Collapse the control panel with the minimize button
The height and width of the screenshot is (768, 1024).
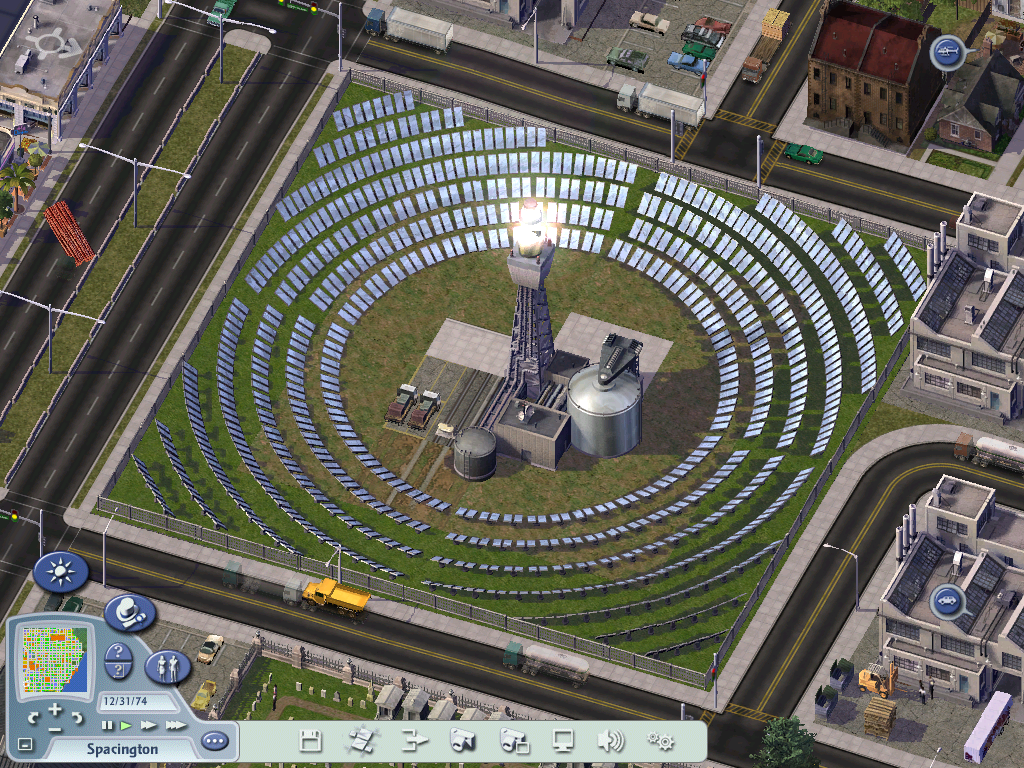click(26, 744)
